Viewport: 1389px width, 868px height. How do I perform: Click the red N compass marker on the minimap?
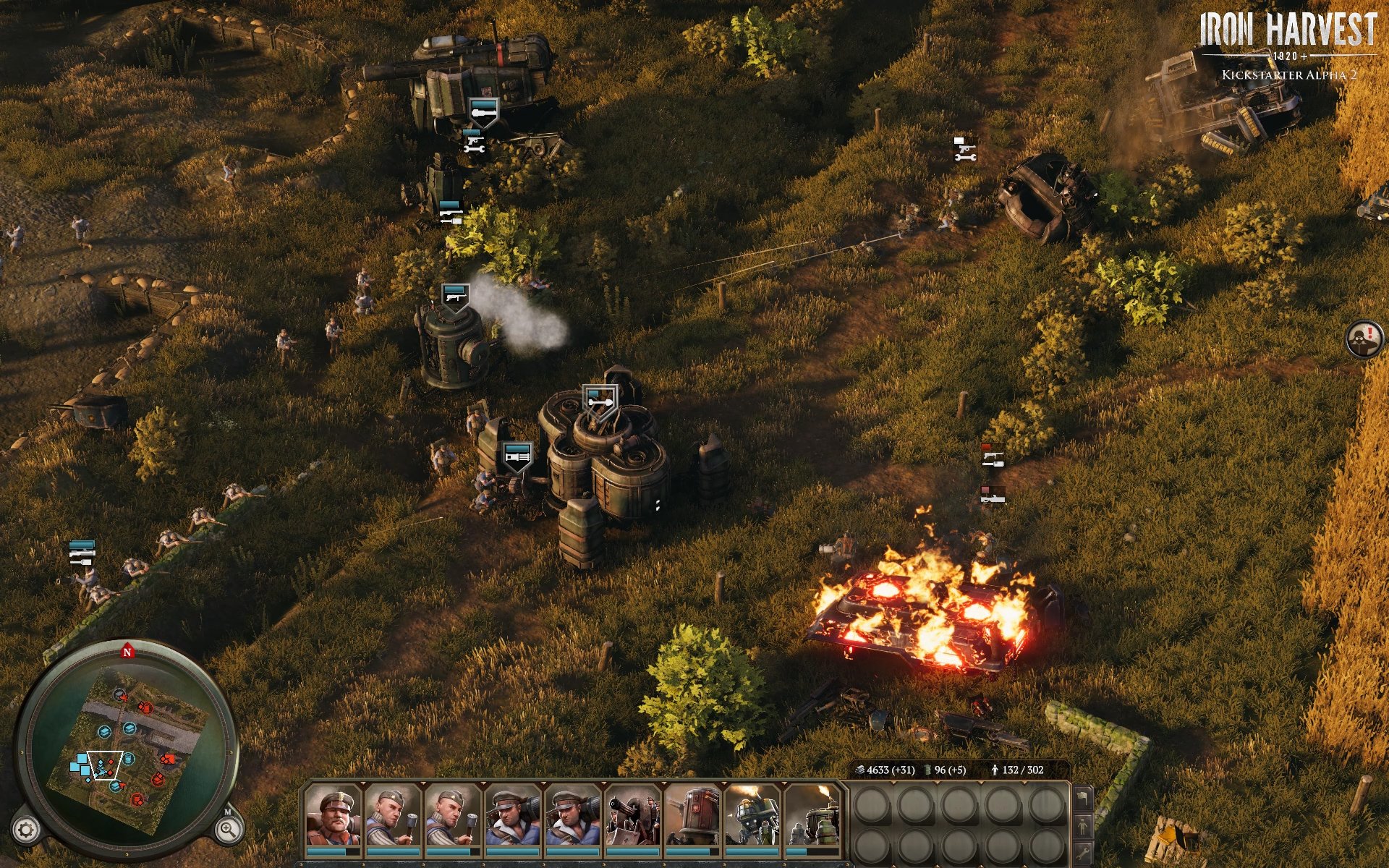coord(127,652)
